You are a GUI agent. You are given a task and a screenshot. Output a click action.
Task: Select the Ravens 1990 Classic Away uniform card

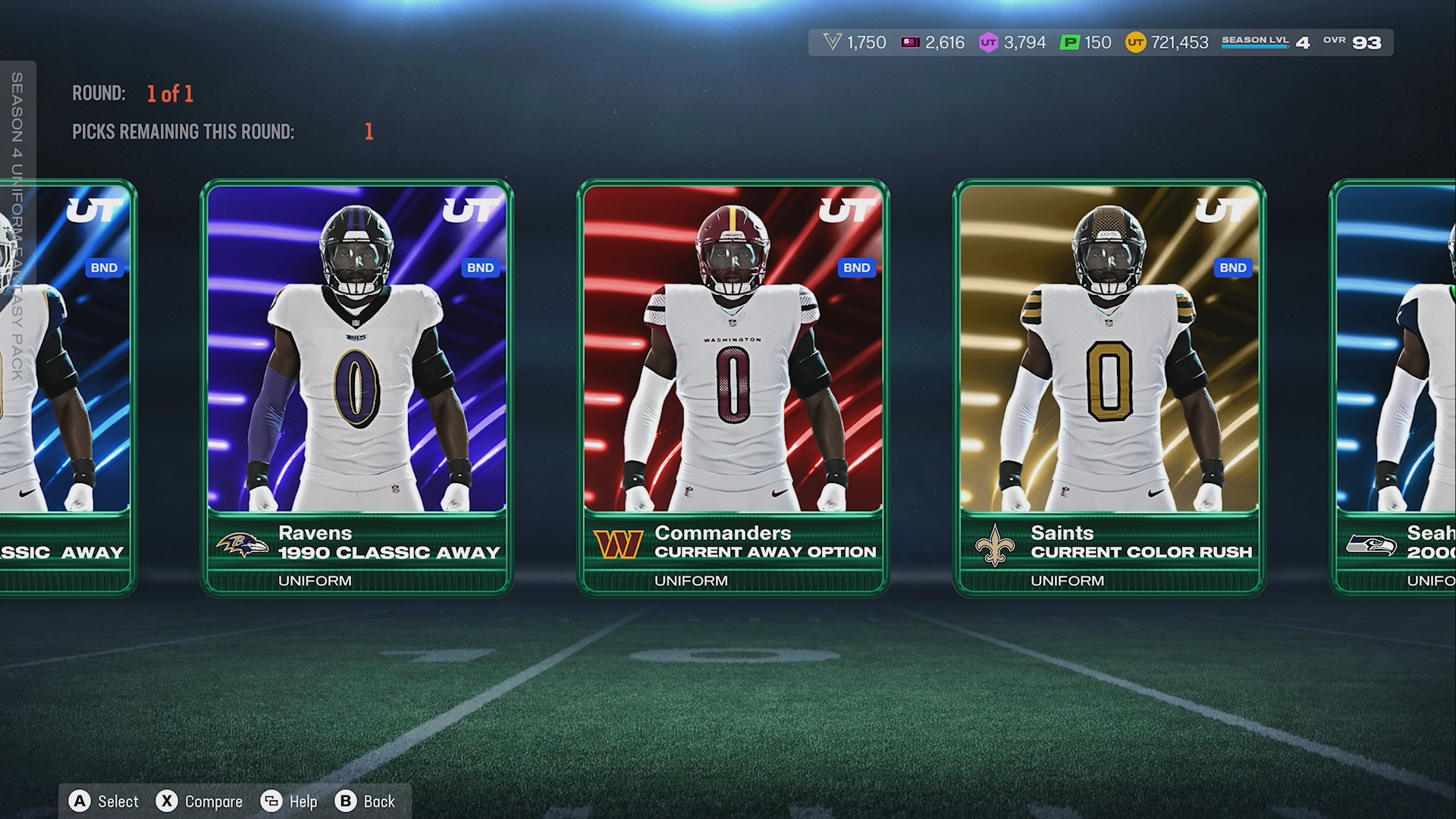[356, 387]
